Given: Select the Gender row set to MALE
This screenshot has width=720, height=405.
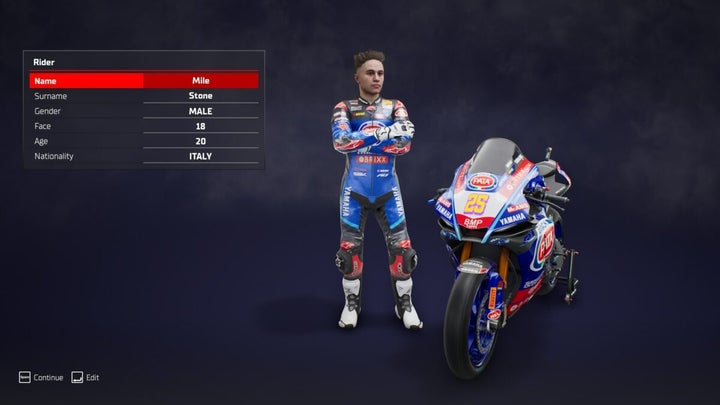Looking at the screenshot, I should (x=144, y=111).
